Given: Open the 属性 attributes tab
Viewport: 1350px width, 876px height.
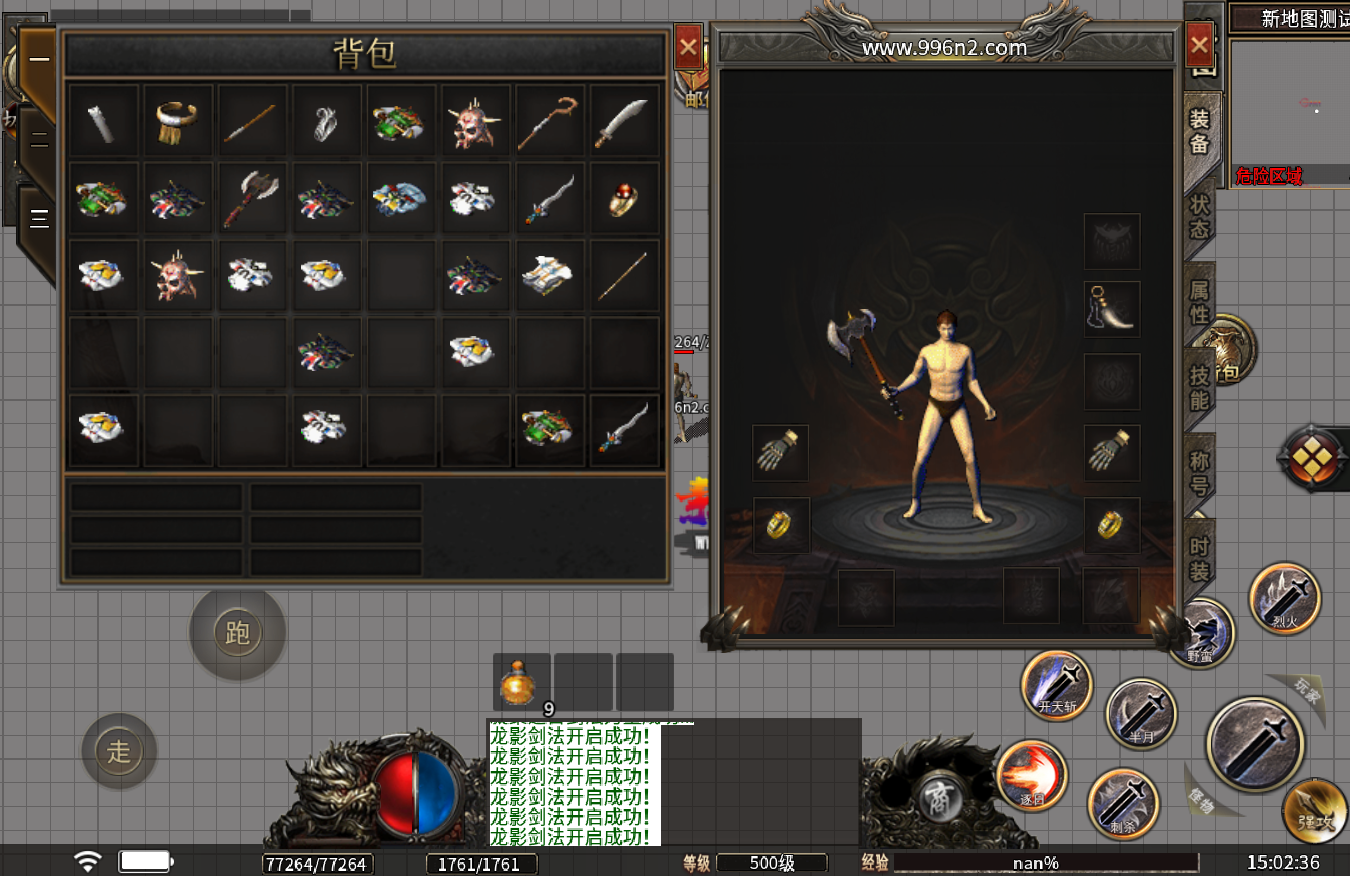Looking at the screenshot, I should [x=1199, y=302].
